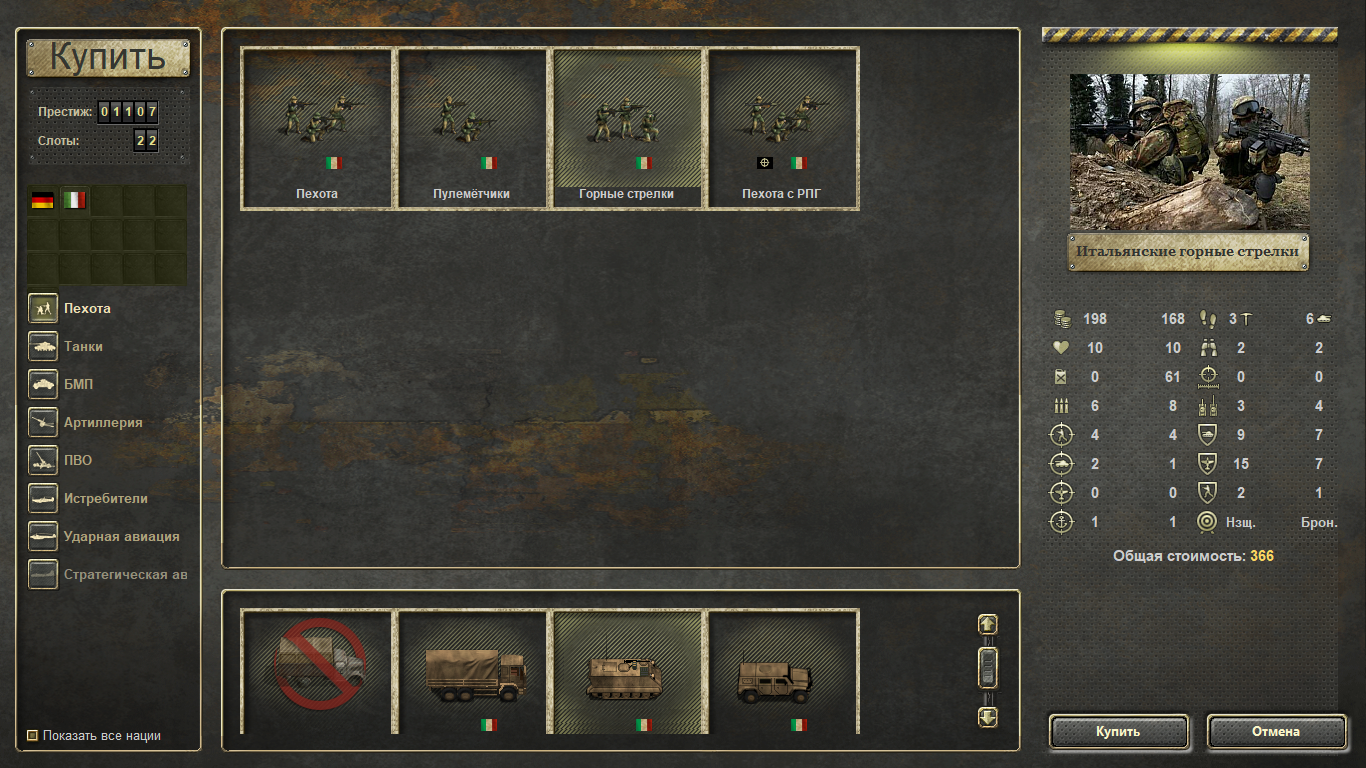Pick the Пехота с РПГ unit card
The width and height of the screenshot is (1366, 768).
(782, 128)
